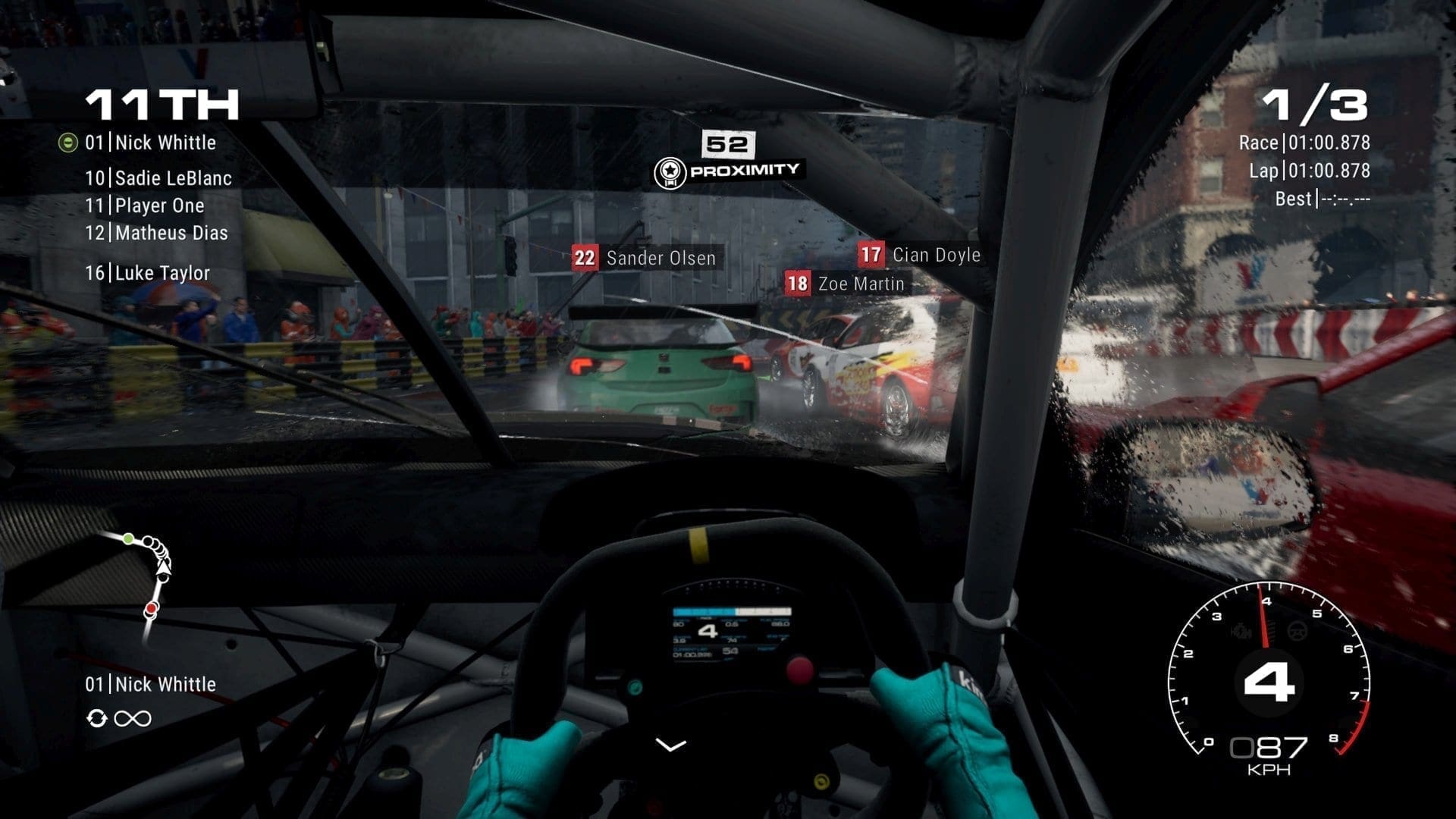Choose the Player One standings row
This screenshot has width=1456, height=819.
[x=144, y=206]
